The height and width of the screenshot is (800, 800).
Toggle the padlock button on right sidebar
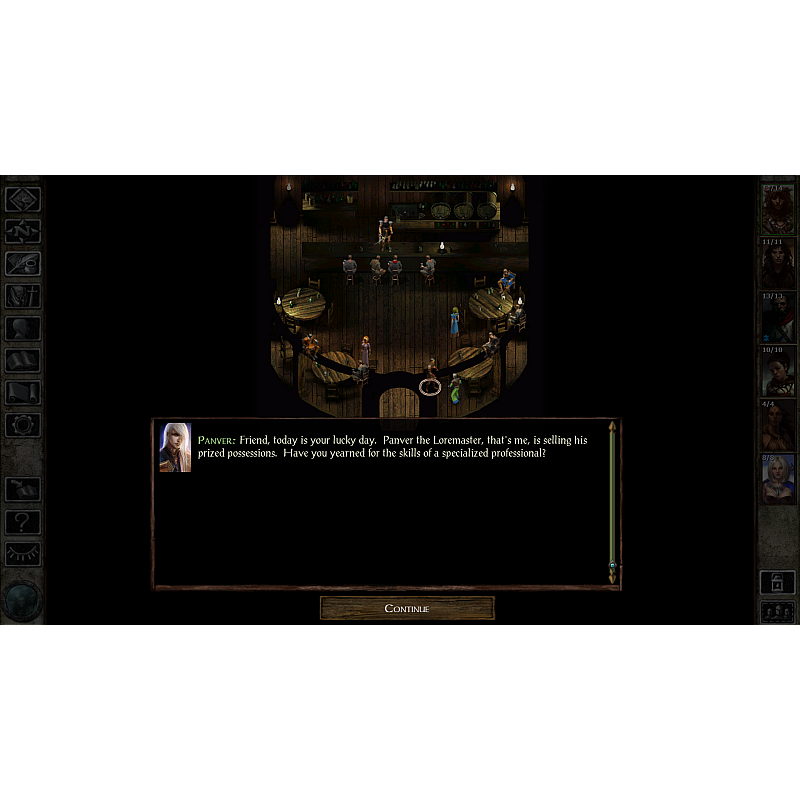click(777, 581)
